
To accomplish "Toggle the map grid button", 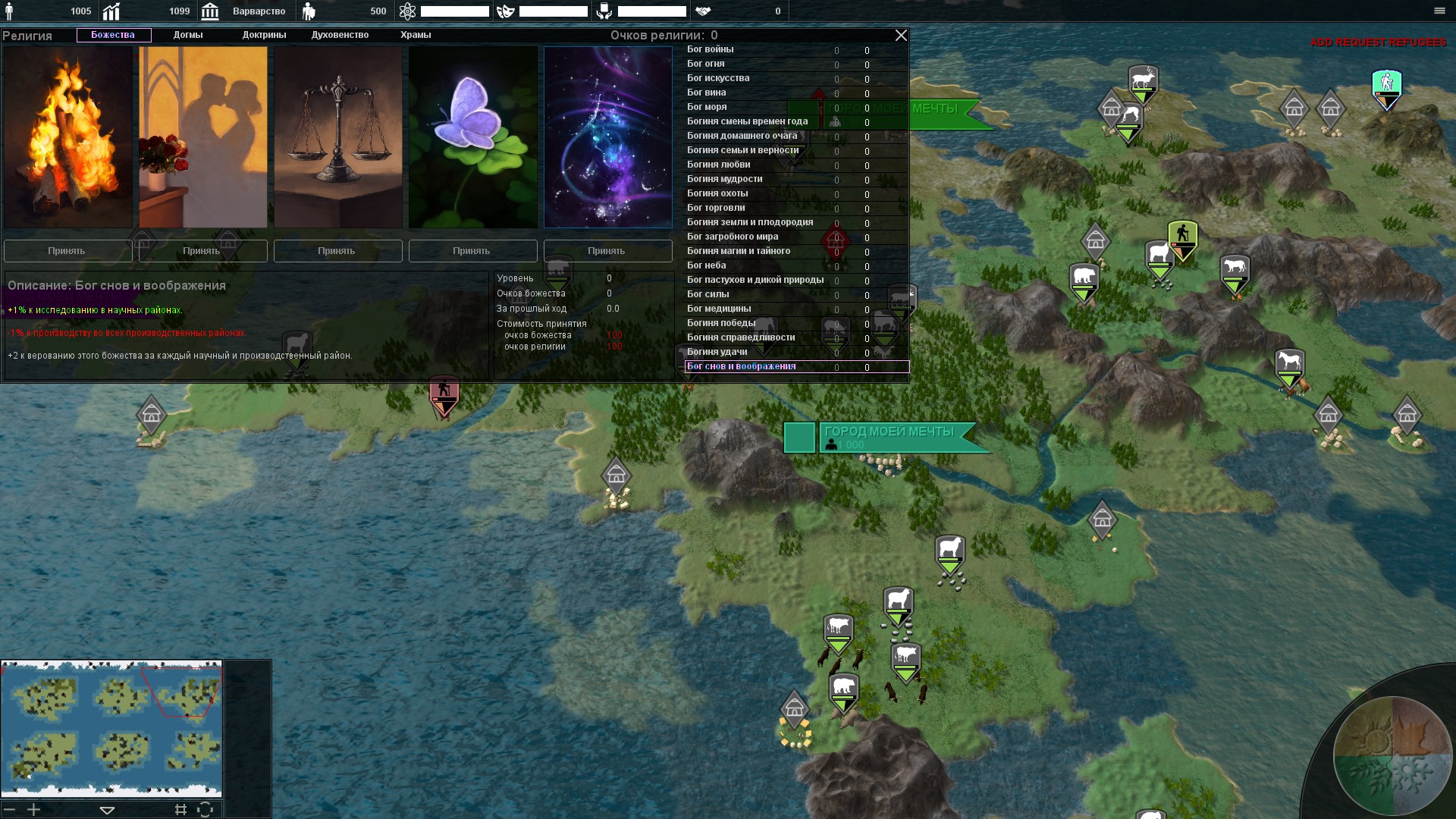I will (x=180, y=810).
